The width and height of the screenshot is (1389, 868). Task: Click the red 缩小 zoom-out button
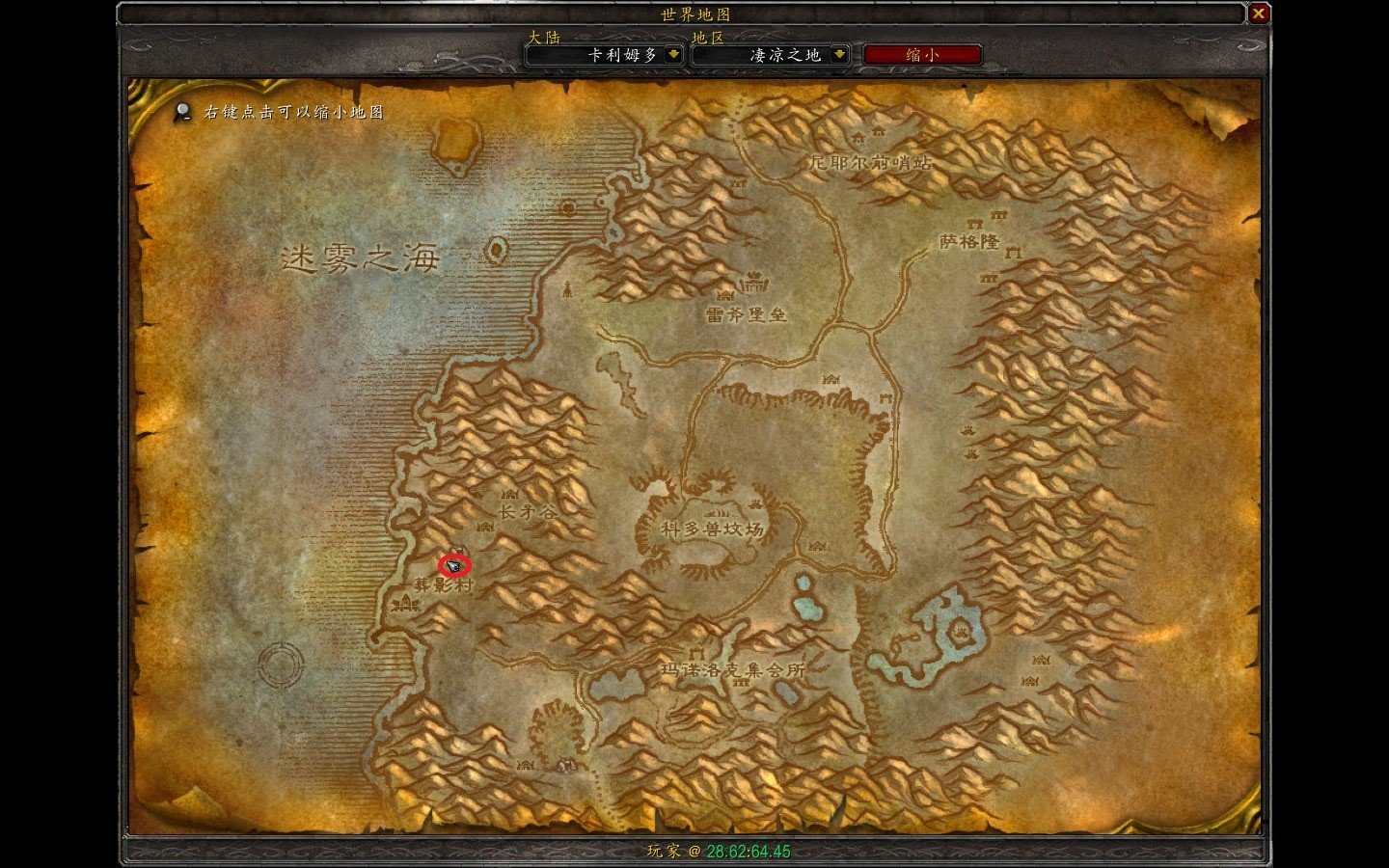click(x=922, y=55)
